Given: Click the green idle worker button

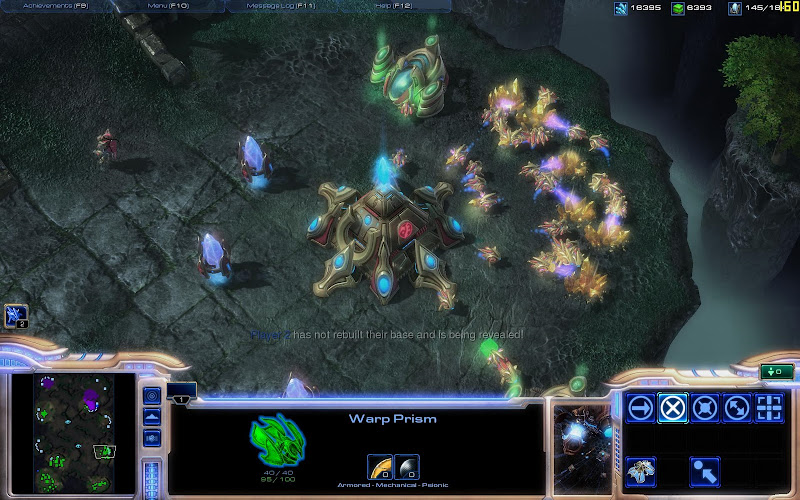Looking at the screenshot, I should [776, 372].
